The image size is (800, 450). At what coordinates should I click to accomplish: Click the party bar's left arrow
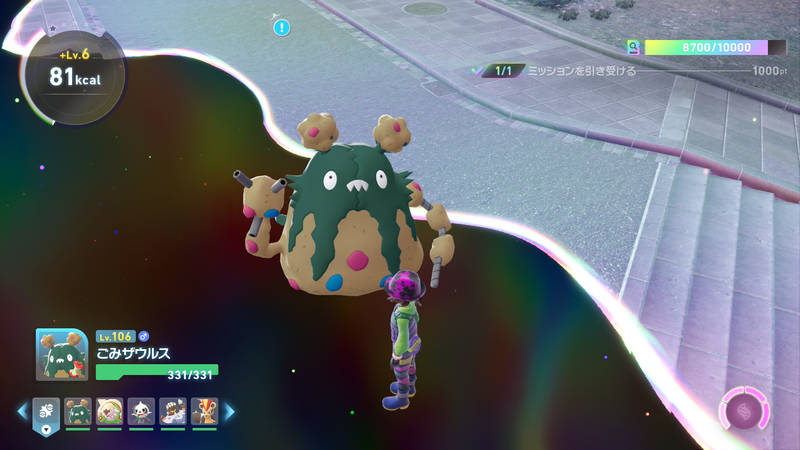click(x=21, y=411)
